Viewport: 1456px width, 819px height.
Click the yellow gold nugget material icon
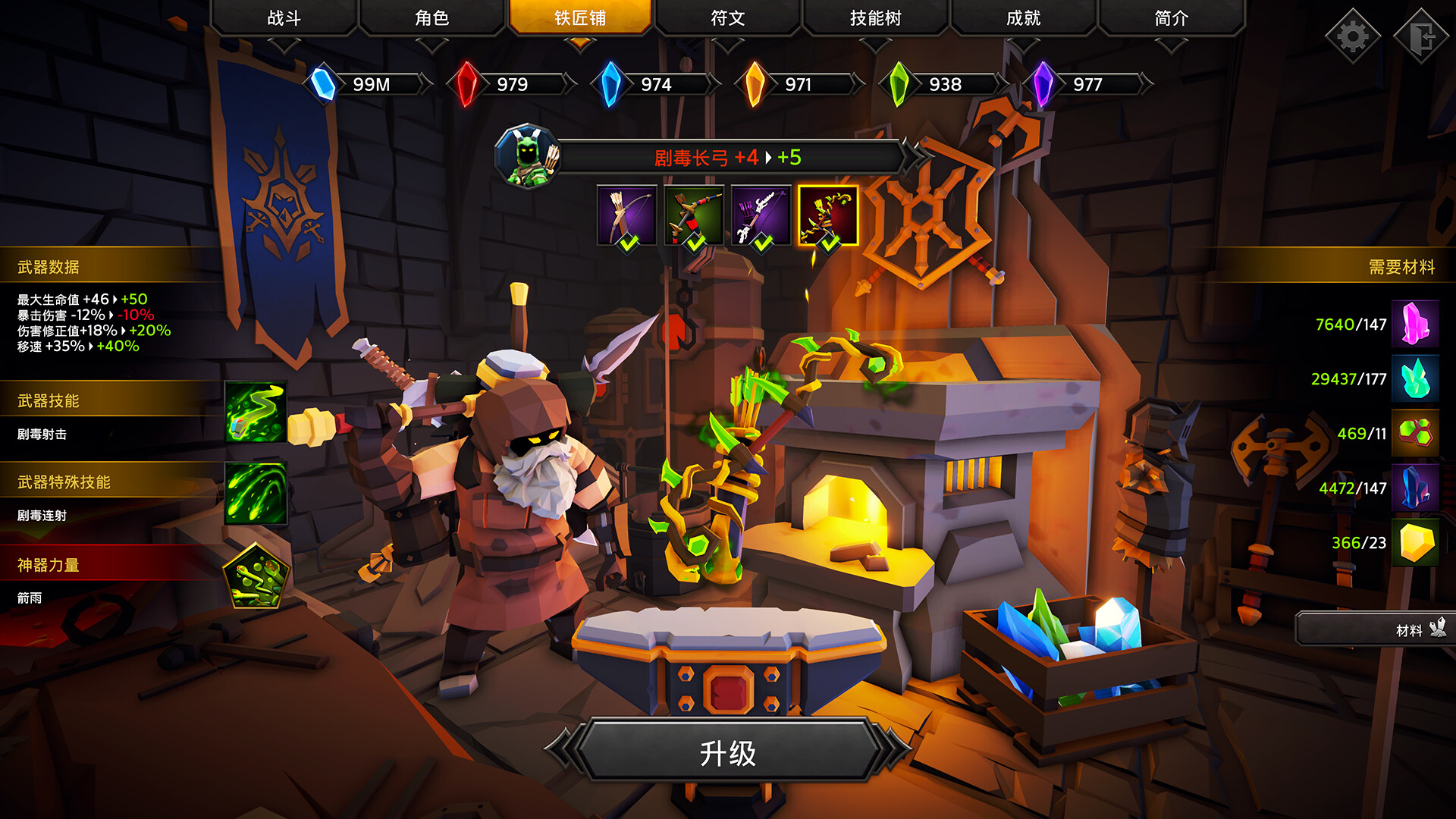click(1417, 543)
